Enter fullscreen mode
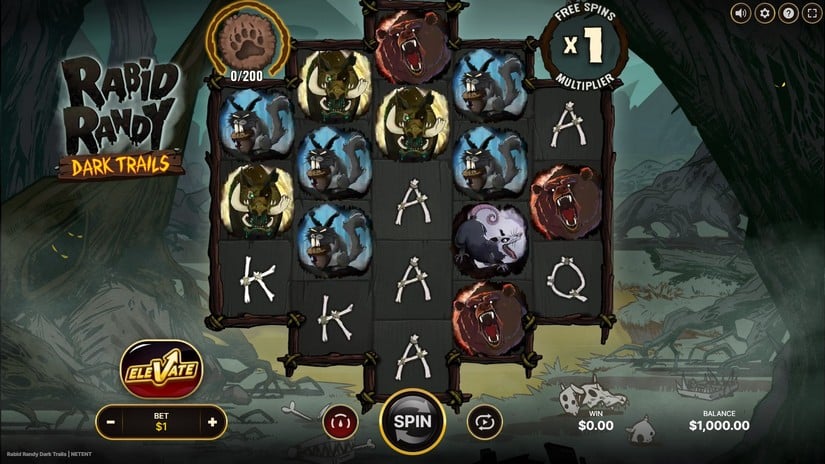The image size is (825, 464). coord(811,13)
